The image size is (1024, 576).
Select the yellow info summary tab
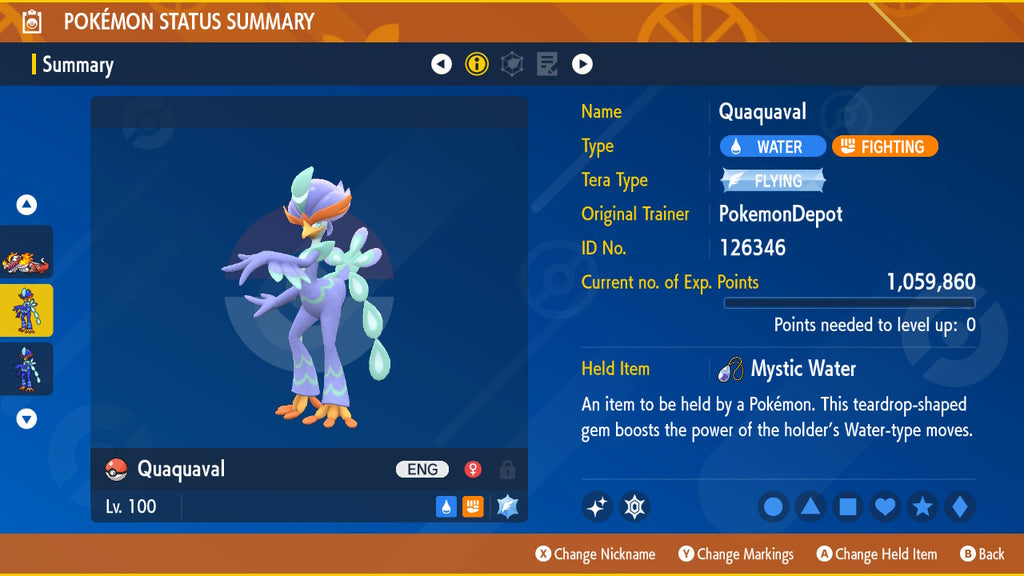click(x=477, y=65)
